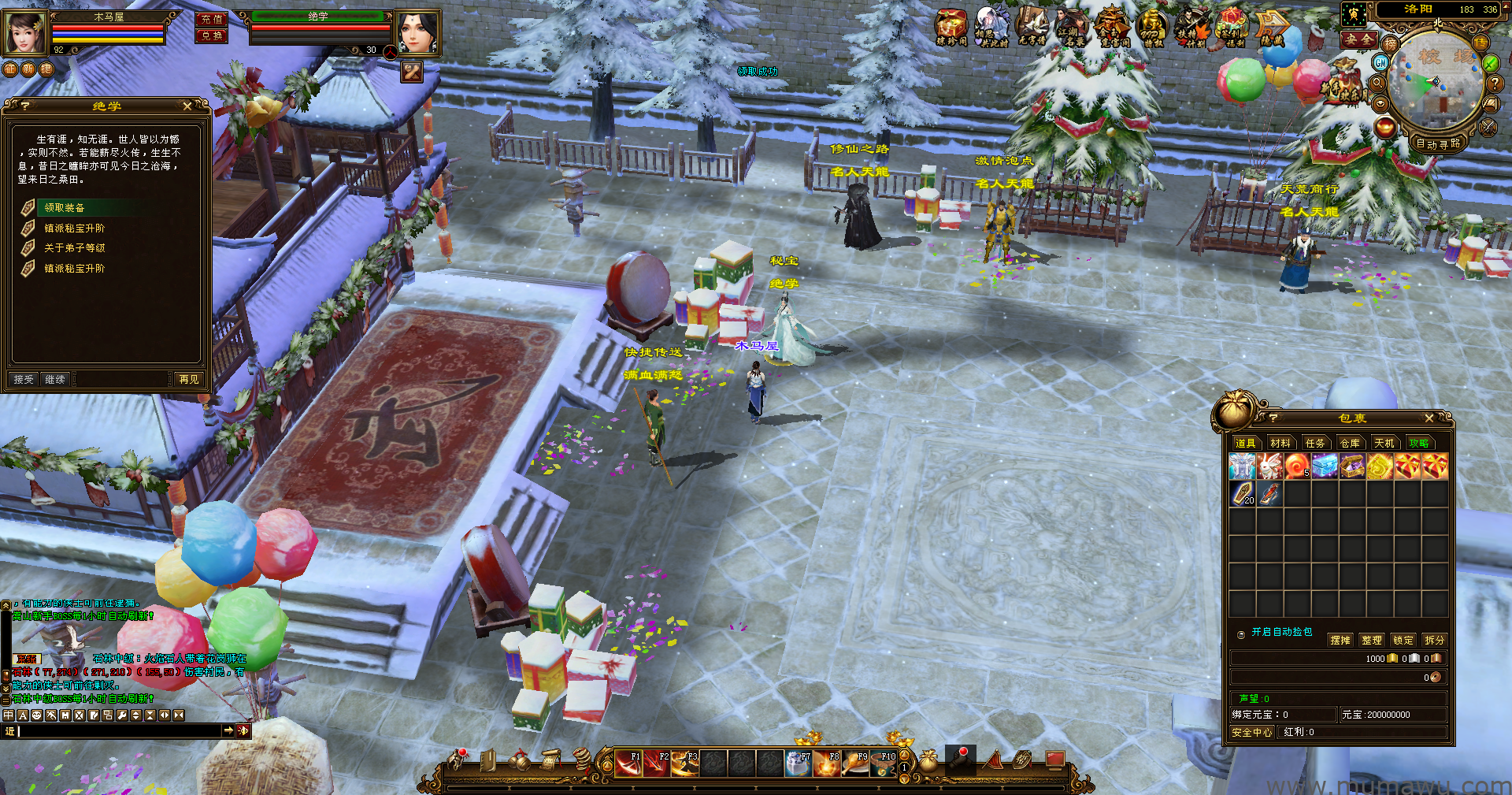The width and height of the screenshot is (1512, 795).
Task: Click the chat text input field
Action: [x=118, y=731]
